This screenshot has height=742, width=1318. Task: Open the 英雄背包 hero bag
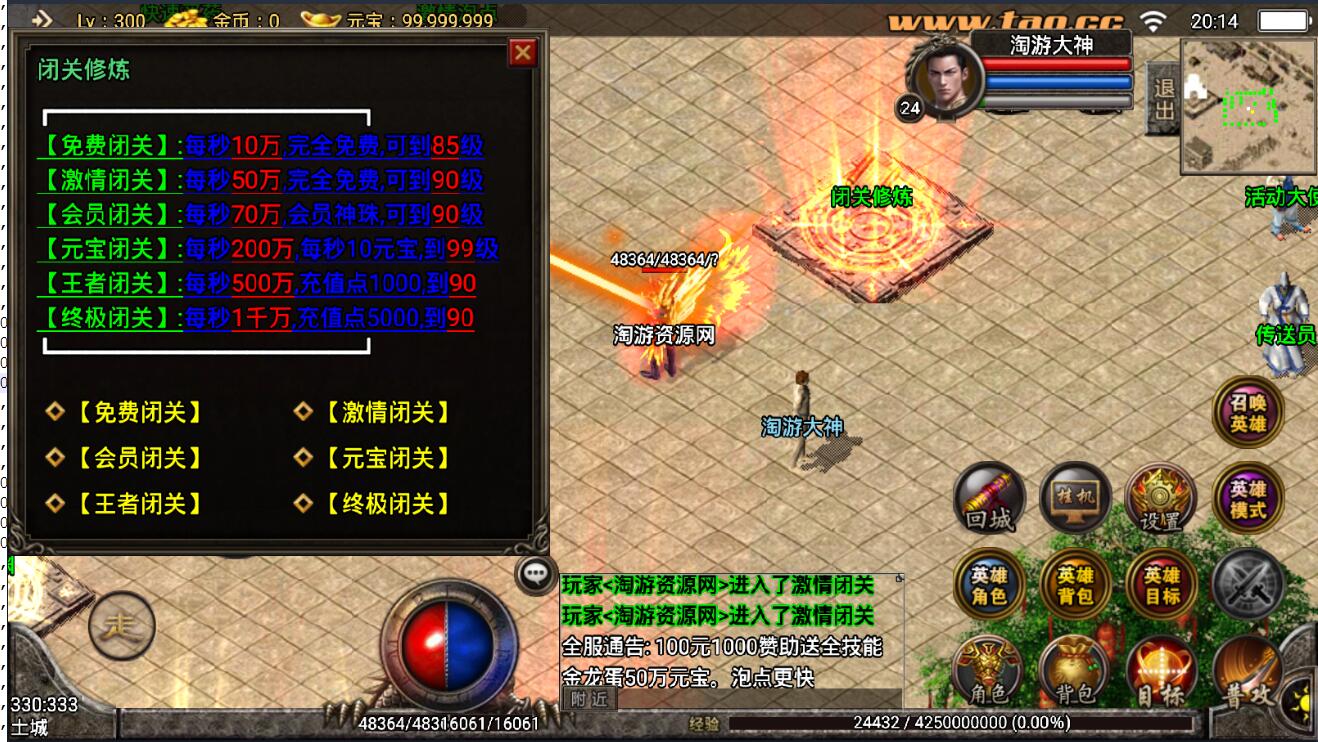[1075, 585]
